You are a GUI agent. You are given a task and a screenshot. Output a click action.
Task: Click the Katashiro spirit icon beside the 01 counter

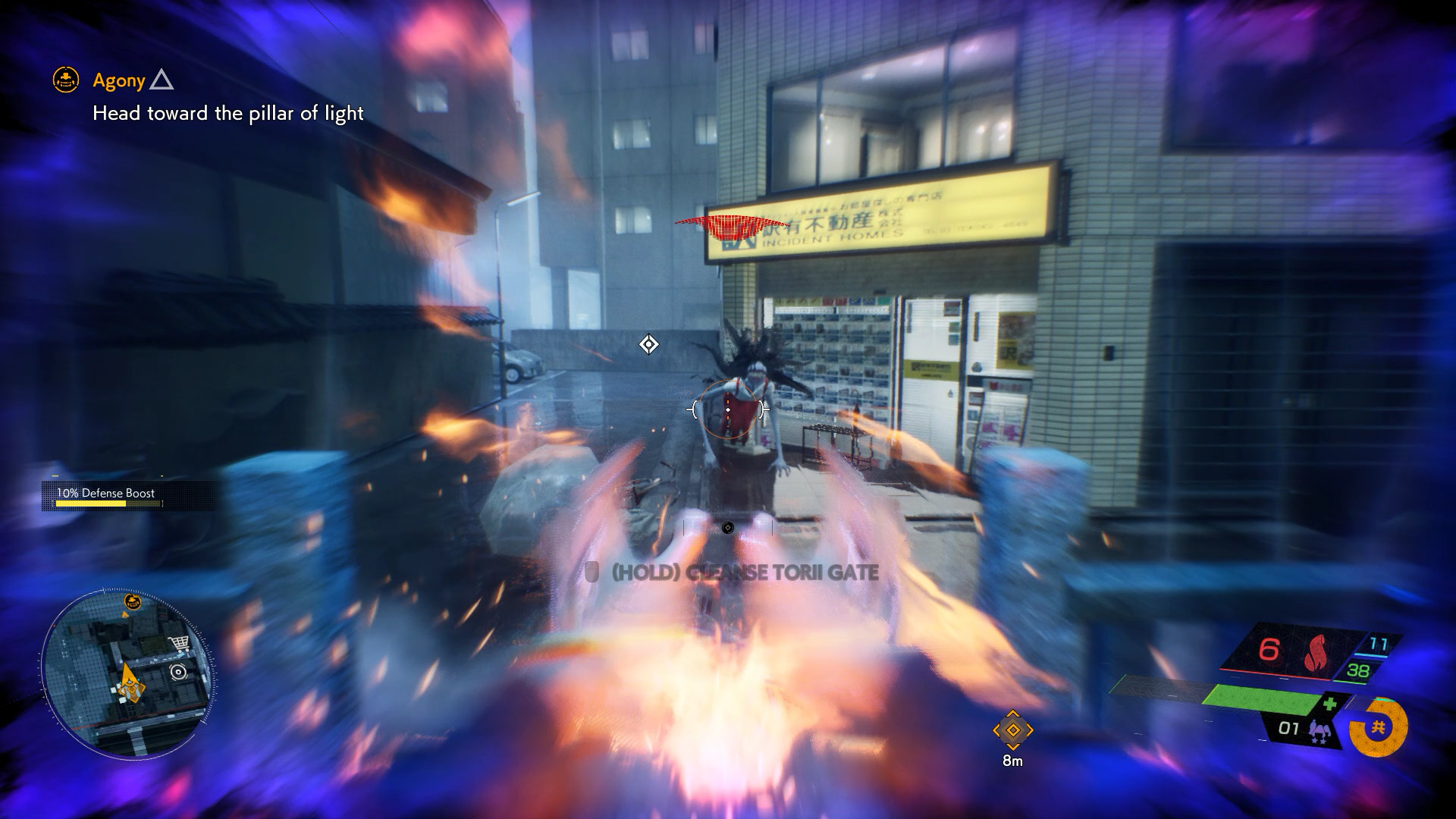(1319, 730)
